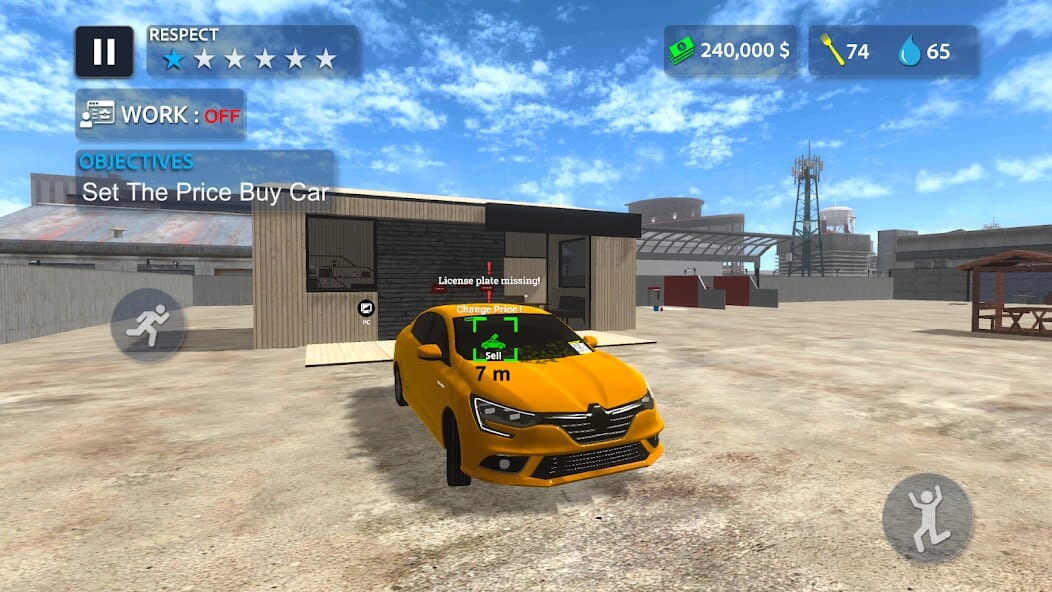Toggle the WORK status button

point(160,115)
